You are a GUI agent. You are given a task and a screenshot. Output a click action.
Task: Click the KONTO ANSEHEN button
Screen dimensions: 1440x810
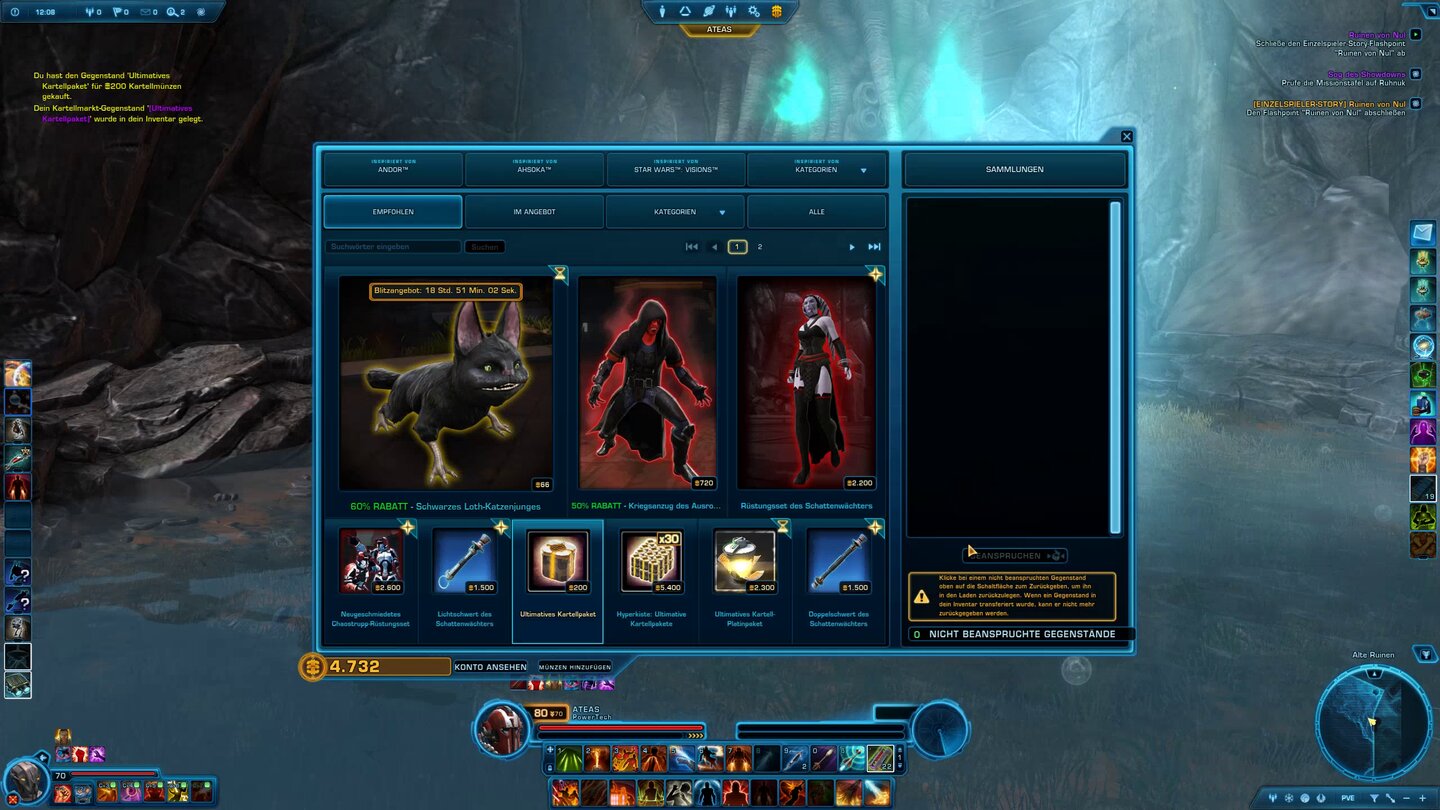click(x=489, y=666)
